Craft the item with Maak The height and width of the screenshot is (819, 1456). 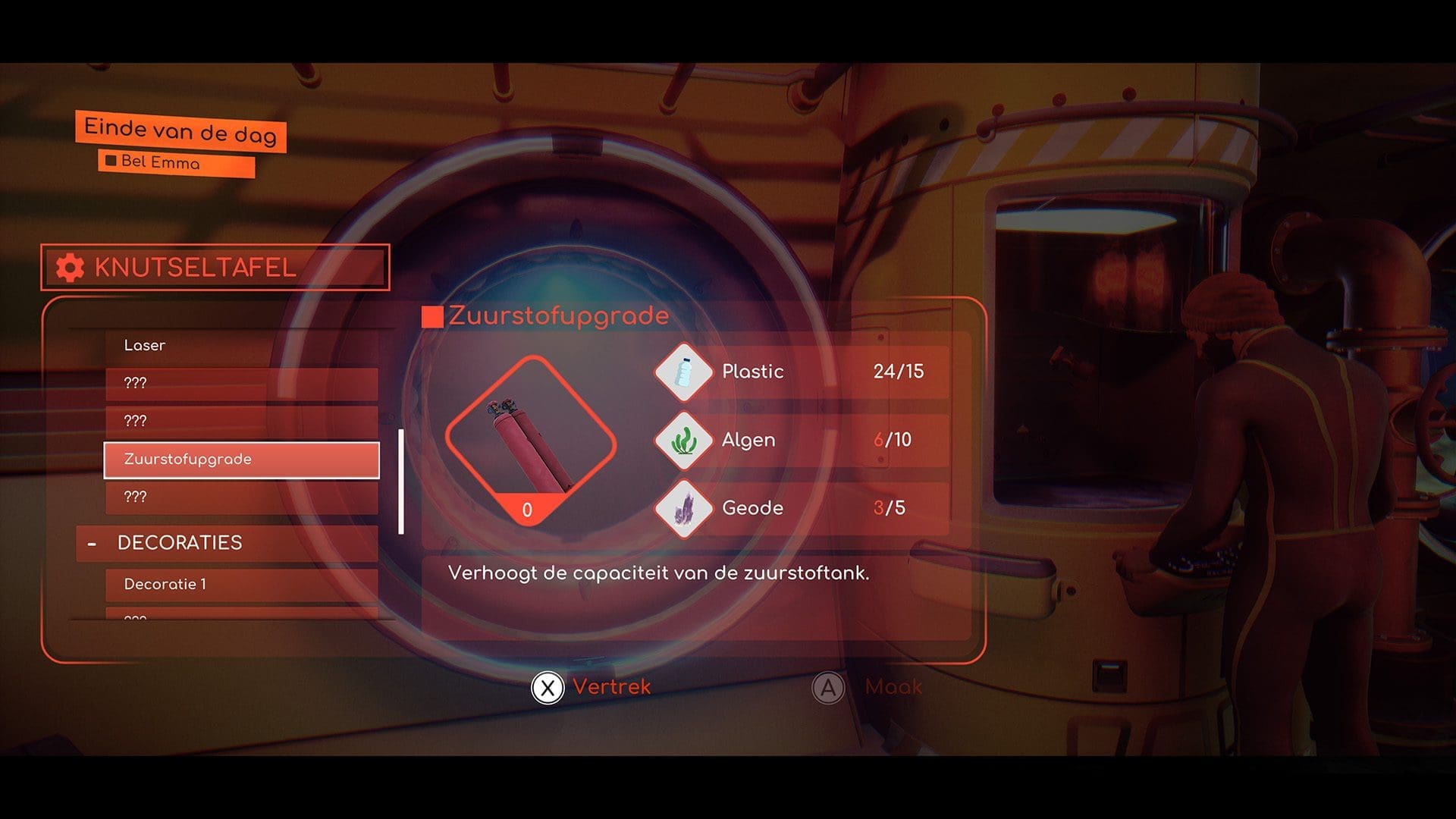coord(868,688)
